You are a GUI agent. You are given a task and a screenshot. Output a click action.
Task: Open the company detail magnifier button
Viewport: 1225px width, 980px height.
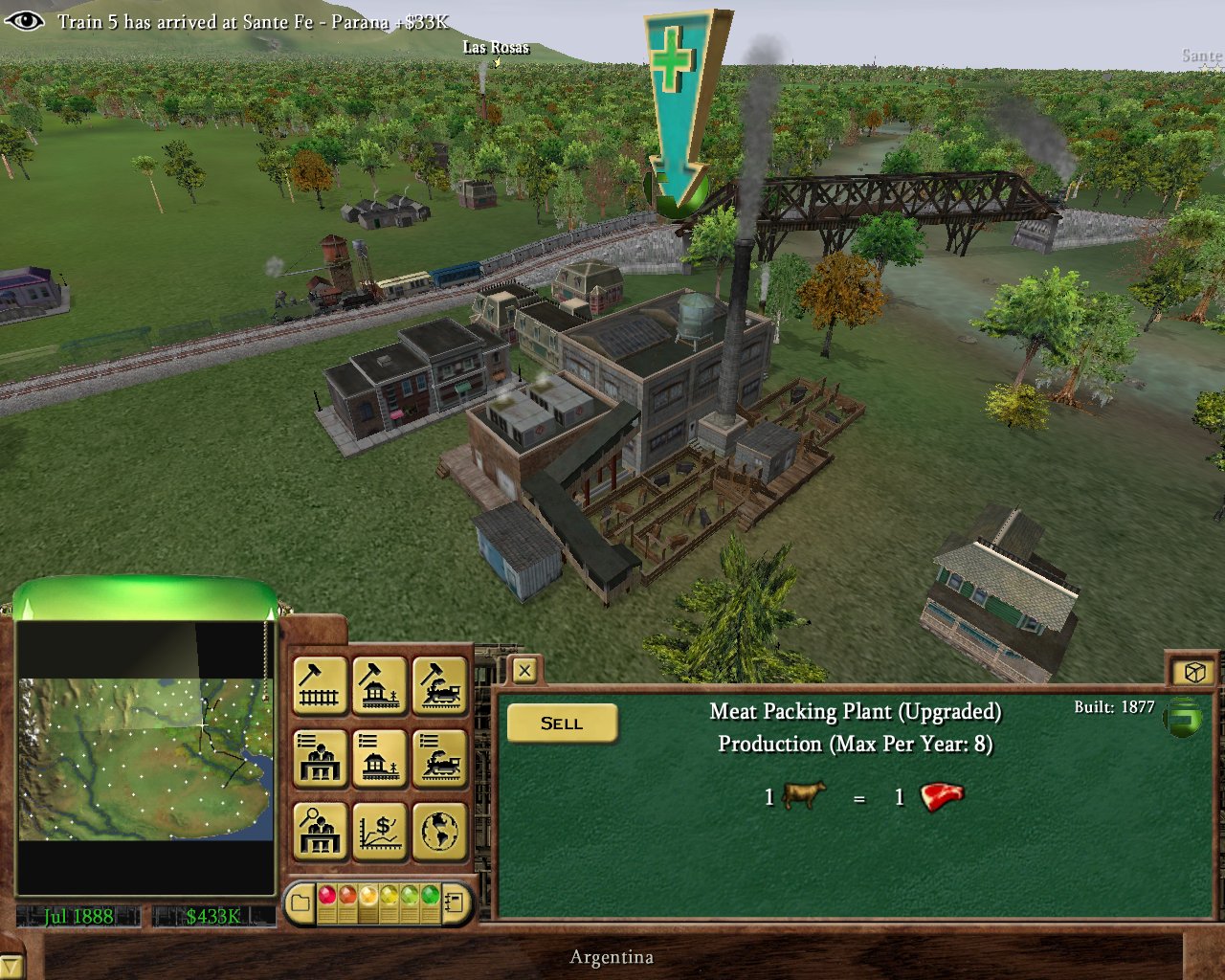320,831
